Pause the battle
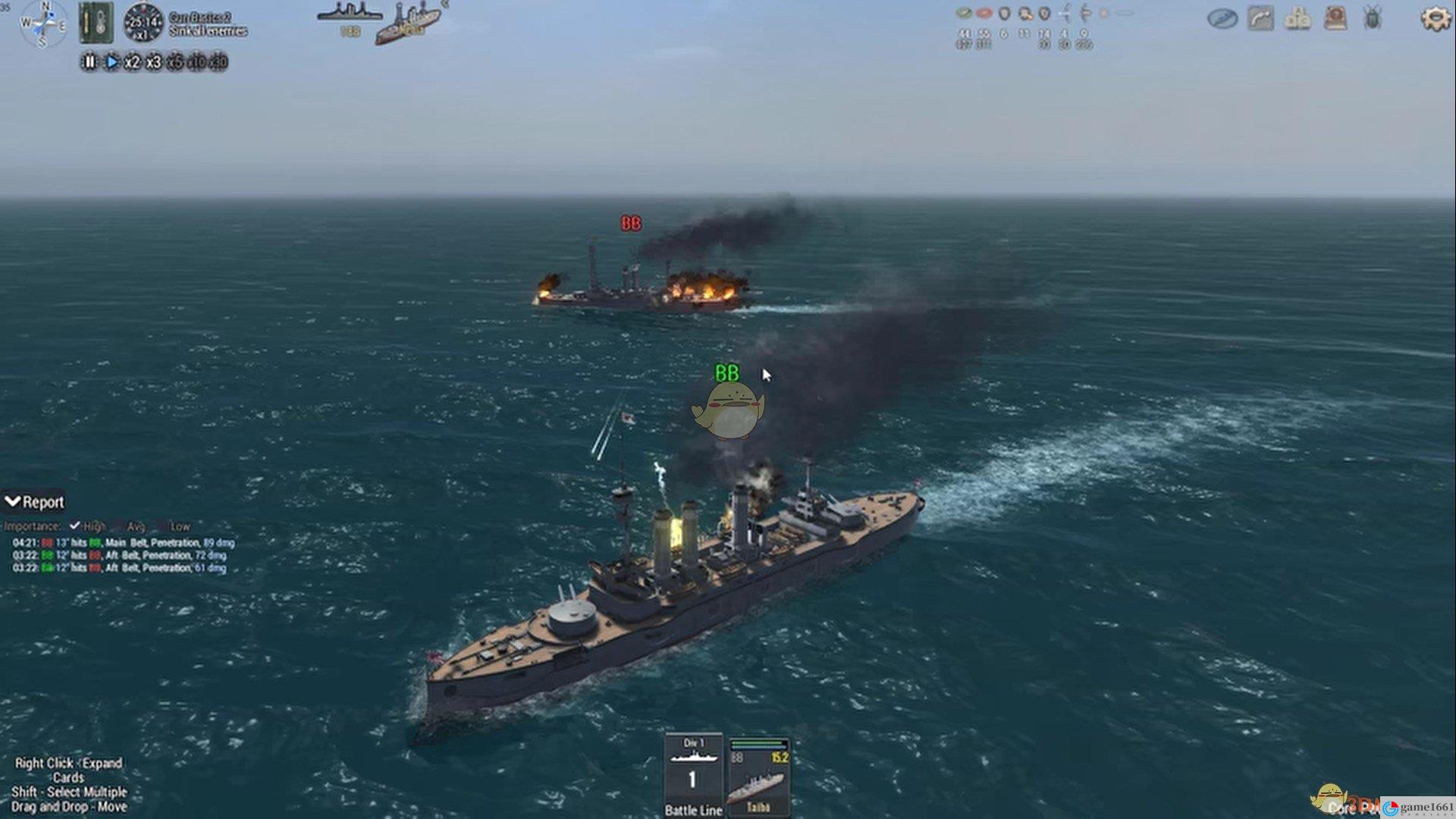 (x=89, y=62)
